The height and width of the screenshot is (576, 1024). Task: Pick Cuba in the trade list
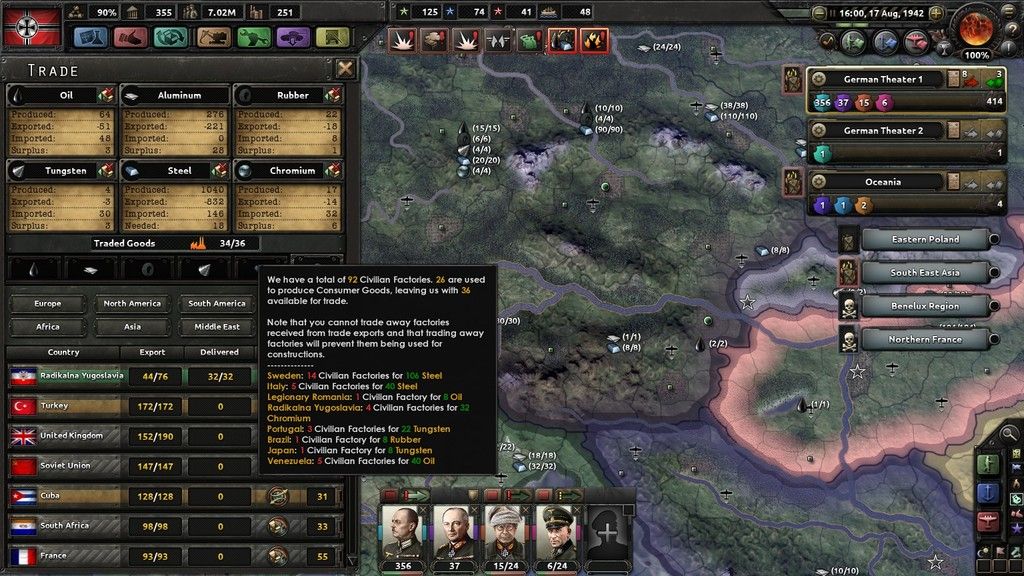click(x=130, y=496)
